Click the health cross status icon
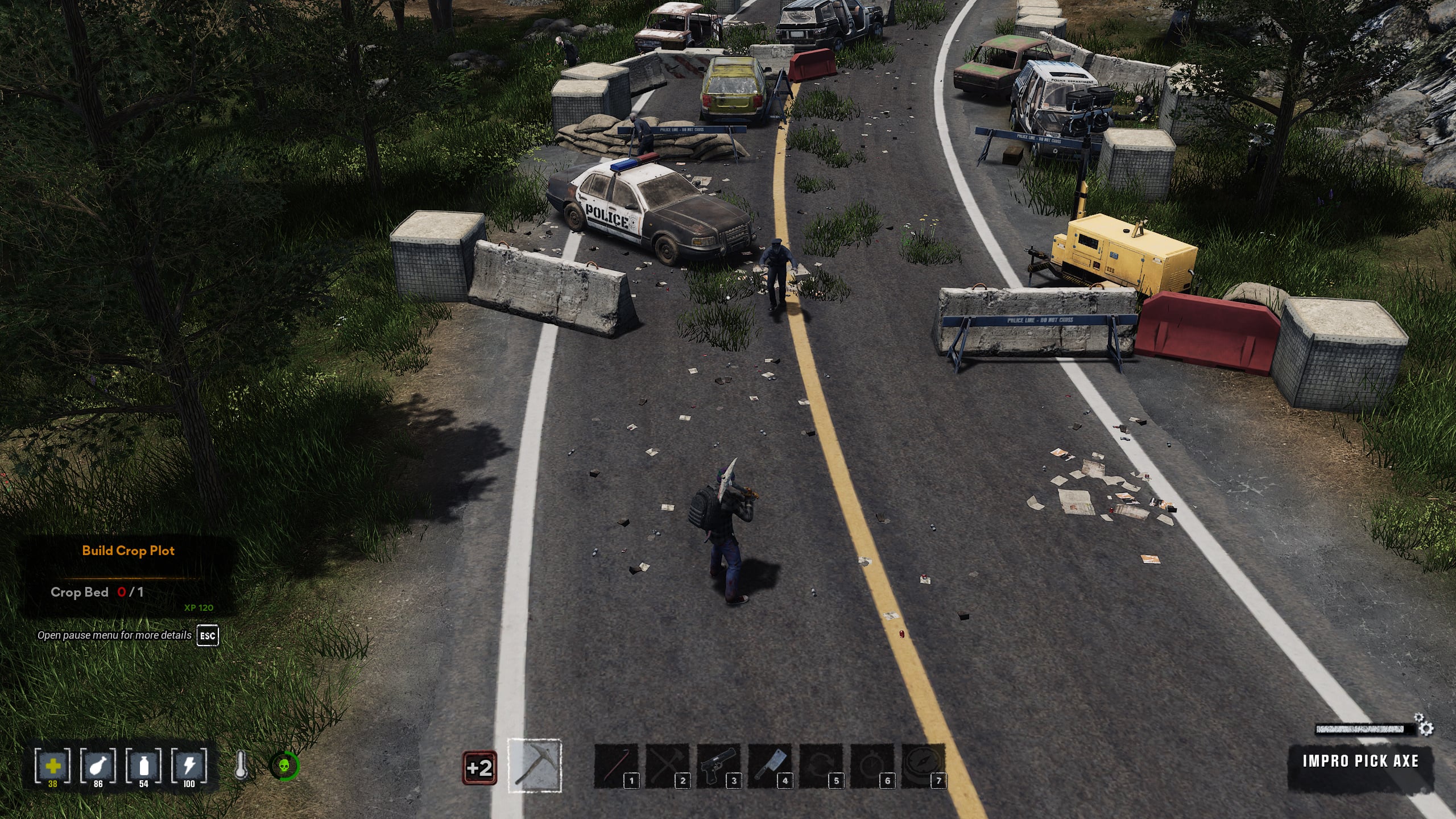This screenshot has height=819, width=1456. coord(52,766)
